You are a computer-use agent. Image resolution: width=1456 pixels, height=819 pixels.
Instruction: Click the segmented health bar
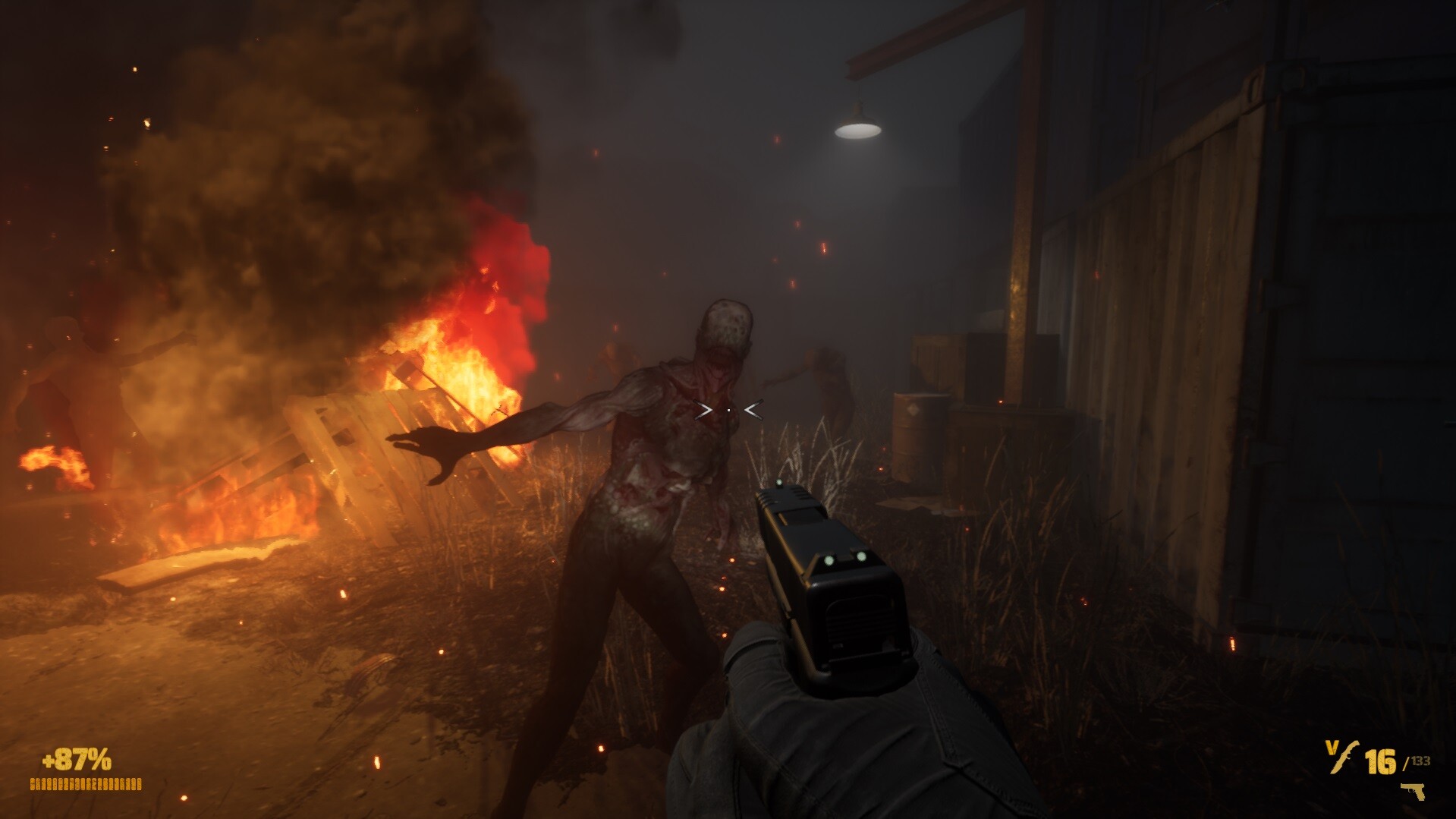pos(86,784)
